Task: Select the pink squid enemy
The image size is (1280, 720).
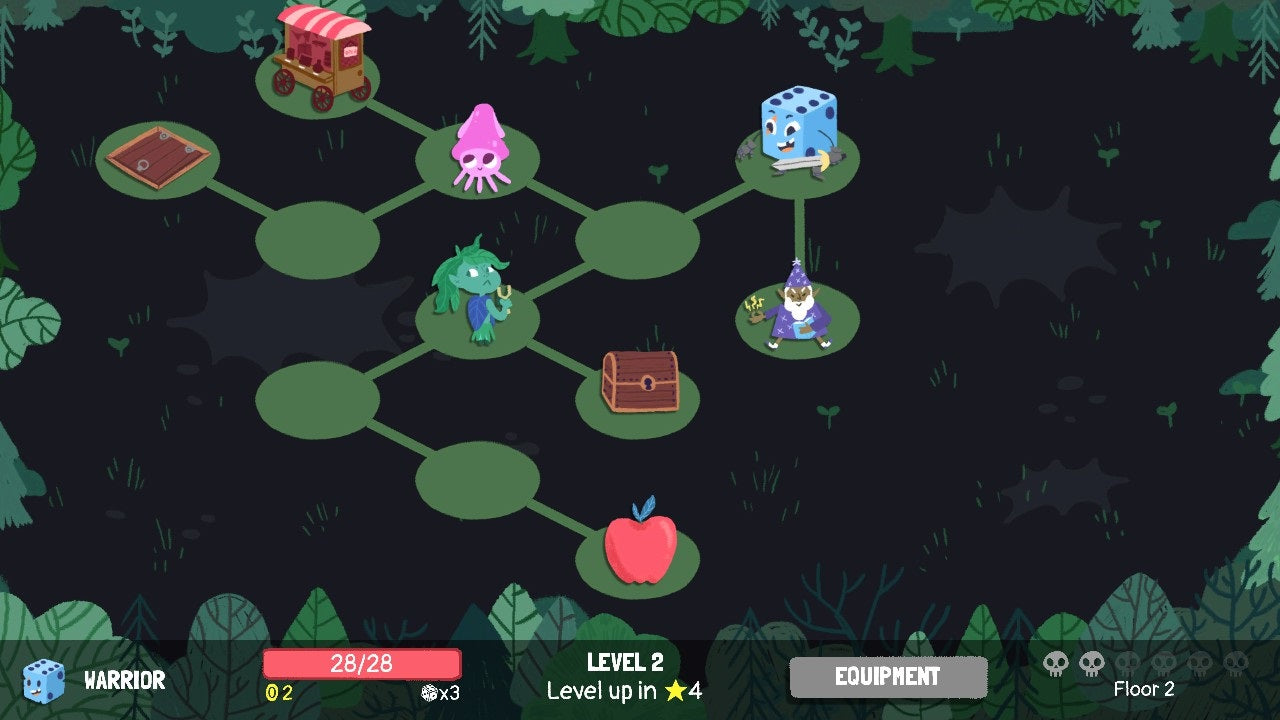Action: tap(483, 150)
